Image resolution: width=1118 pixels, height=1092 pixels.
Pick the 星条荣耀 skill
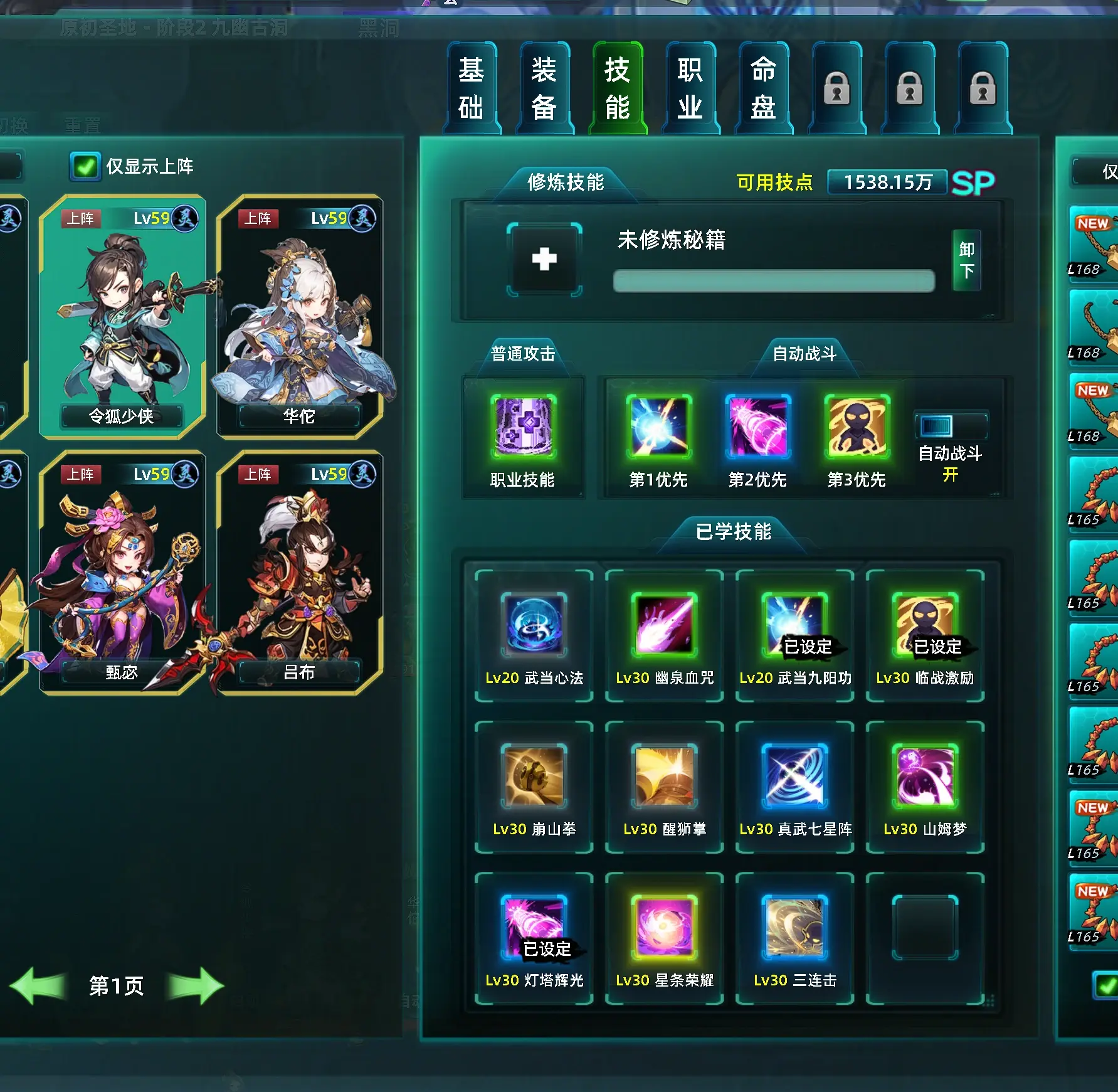click(665, 927)
